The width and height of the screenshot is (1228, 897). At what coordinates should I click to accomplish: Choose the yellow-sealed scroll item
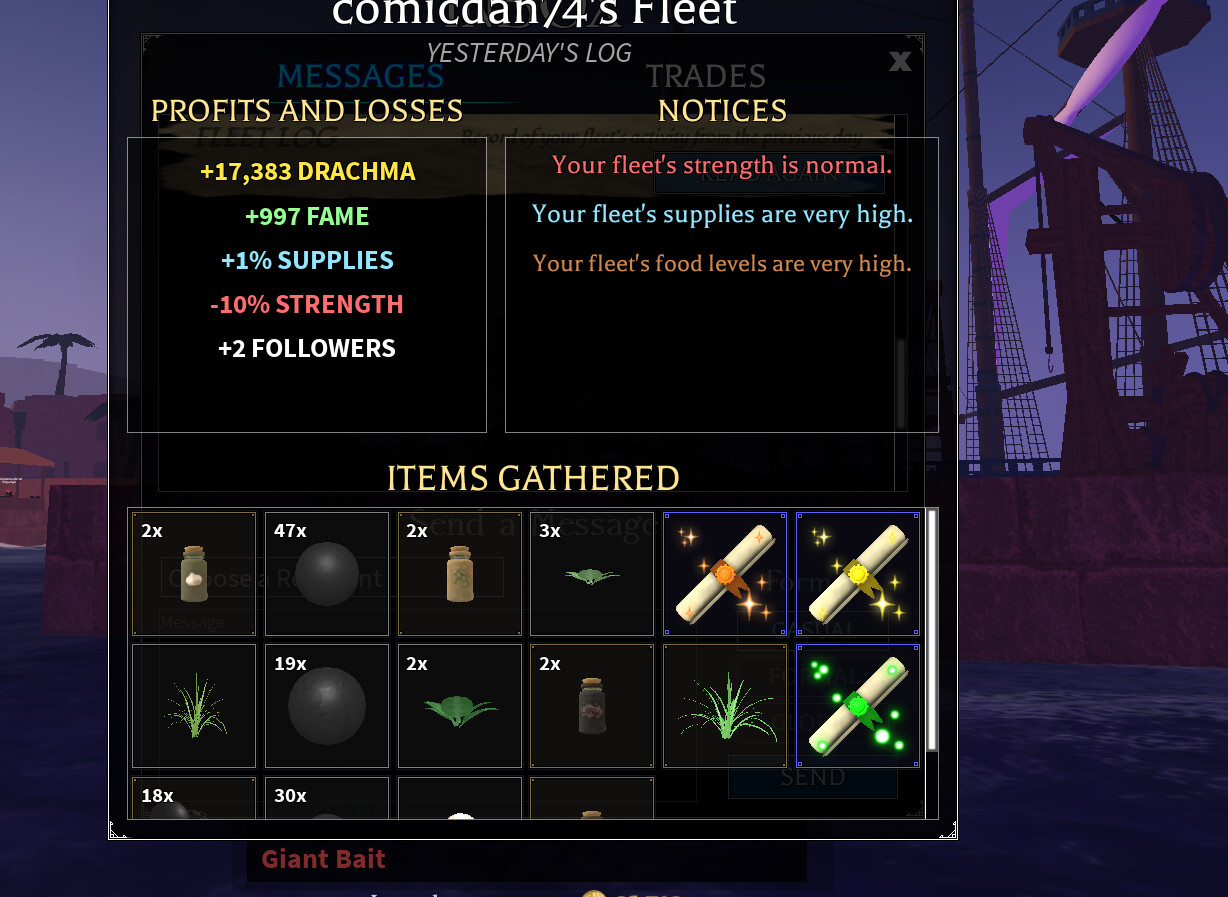coord(858,574)
